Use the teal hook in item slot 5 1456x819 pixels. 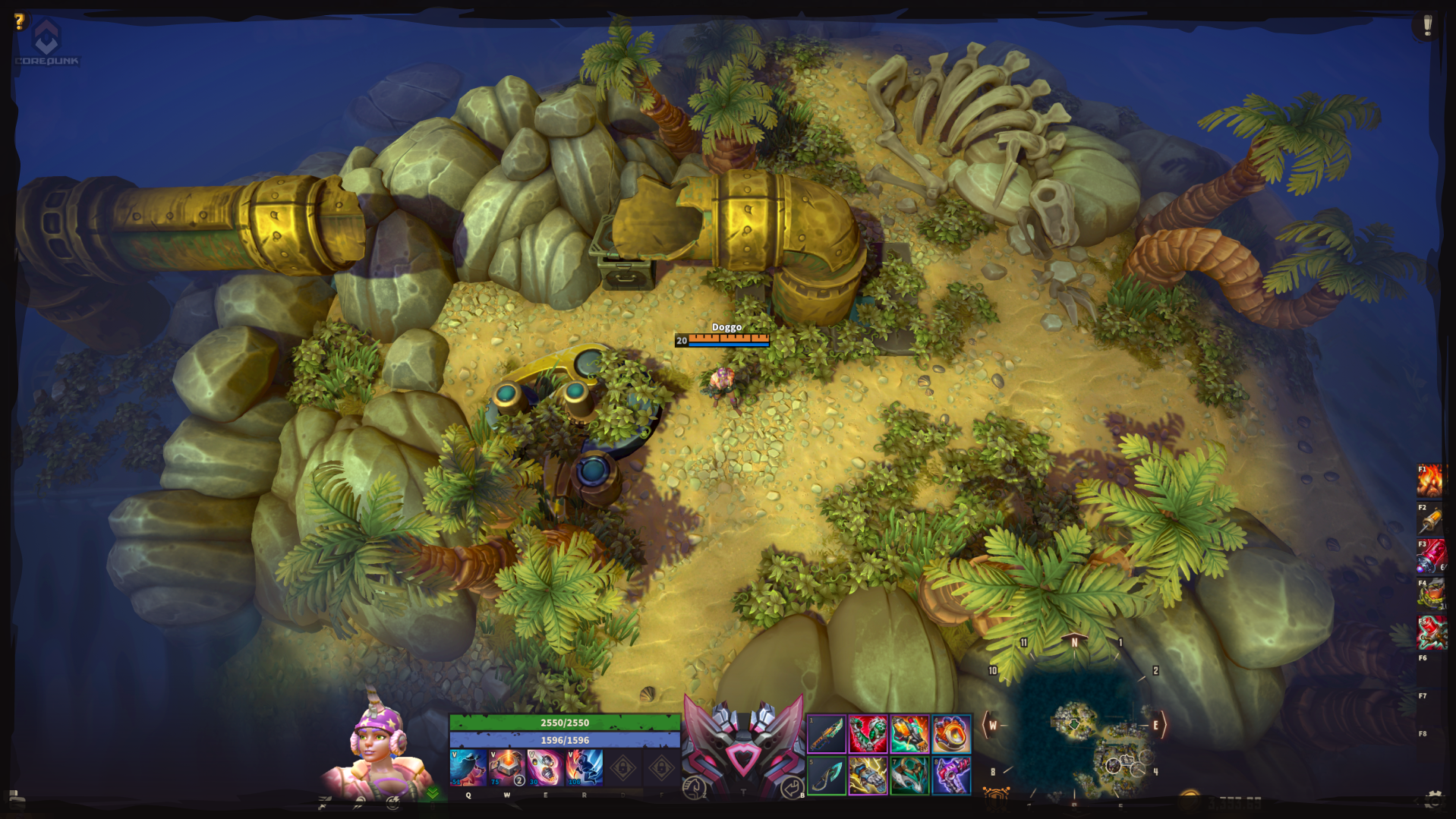827,776
